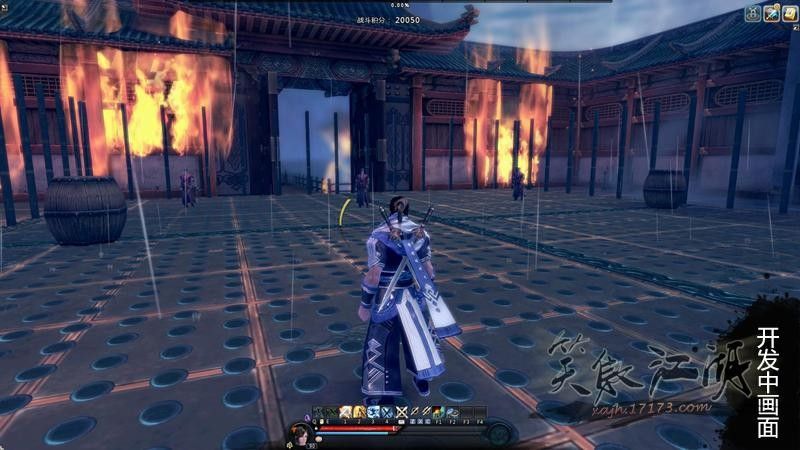Viewport: 800px width, 450px height.
Task: Open the group members icon
Action: point(753,13)
